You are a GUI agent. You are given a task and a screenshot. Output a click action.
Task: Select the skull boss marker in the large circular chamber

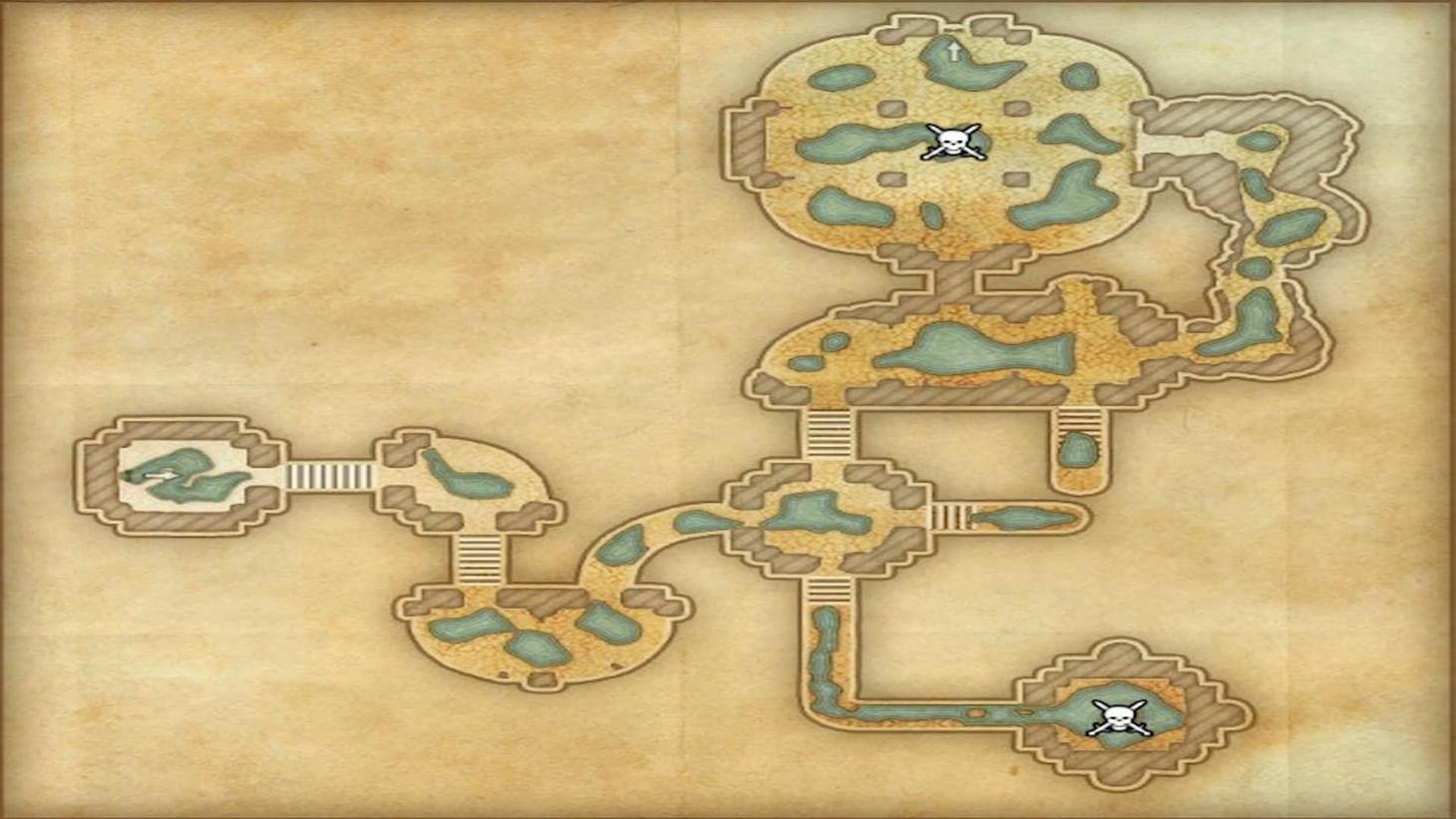(952, 142)
